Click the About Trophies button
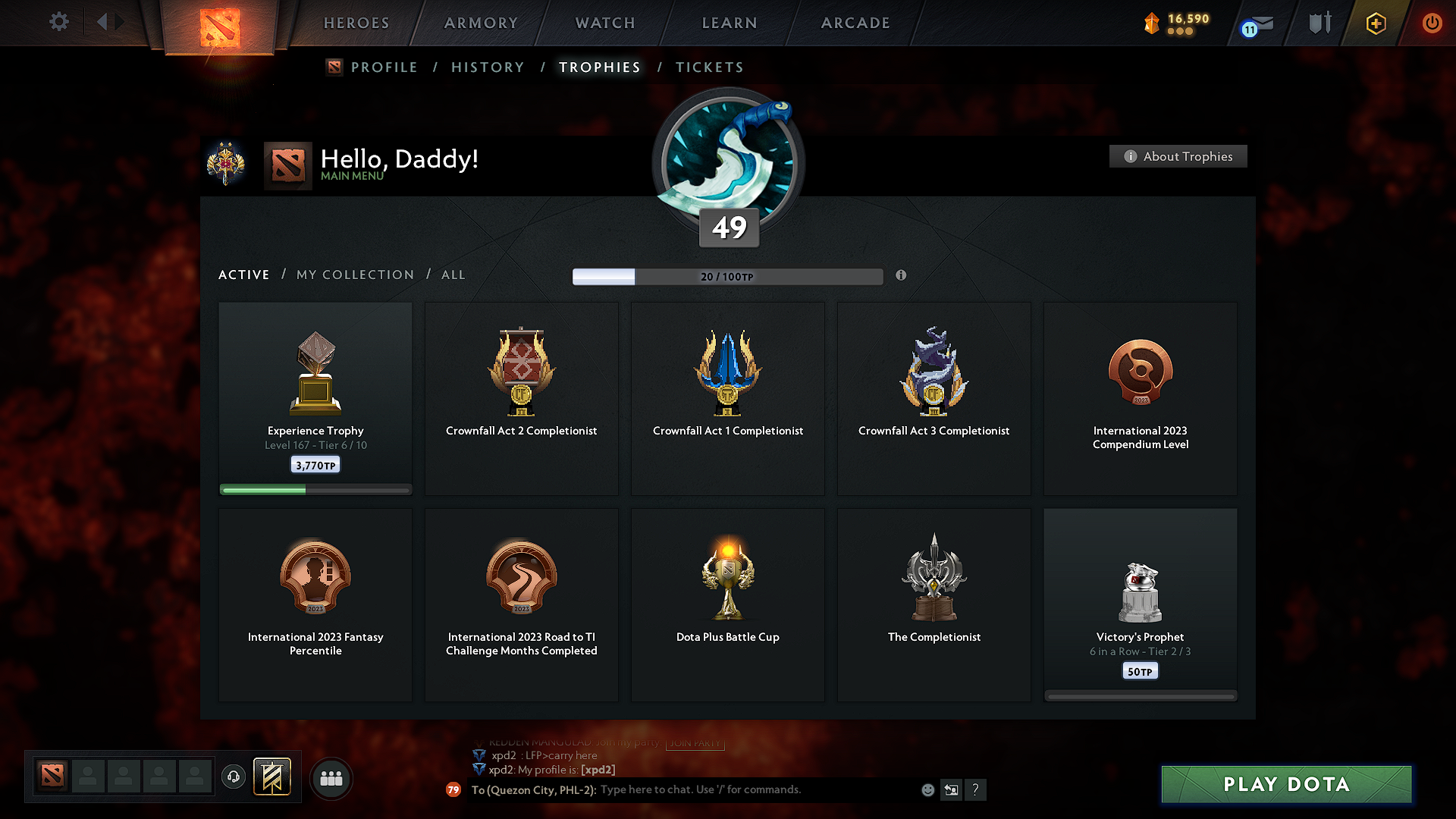This screenshot has height=819, width=1456. coord(1178,156)
